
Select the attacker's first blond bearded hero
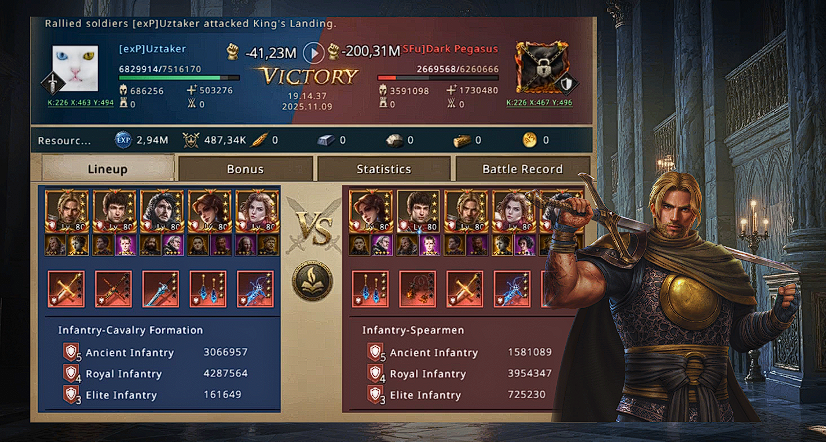(65, 211)
